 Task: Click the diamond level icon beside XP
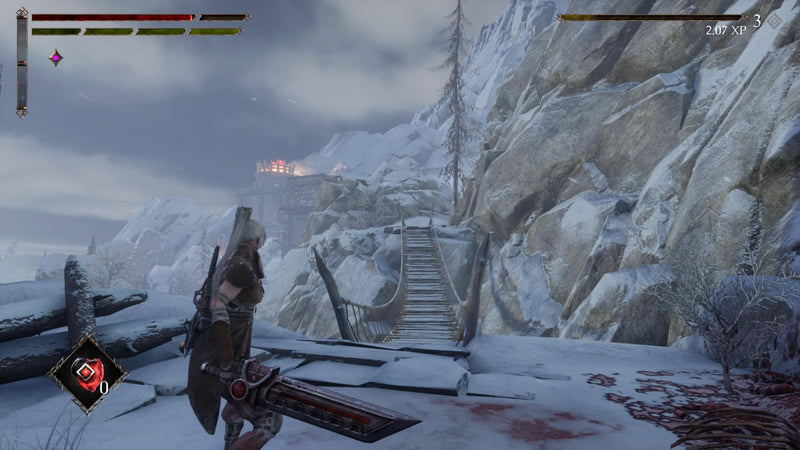773,20
